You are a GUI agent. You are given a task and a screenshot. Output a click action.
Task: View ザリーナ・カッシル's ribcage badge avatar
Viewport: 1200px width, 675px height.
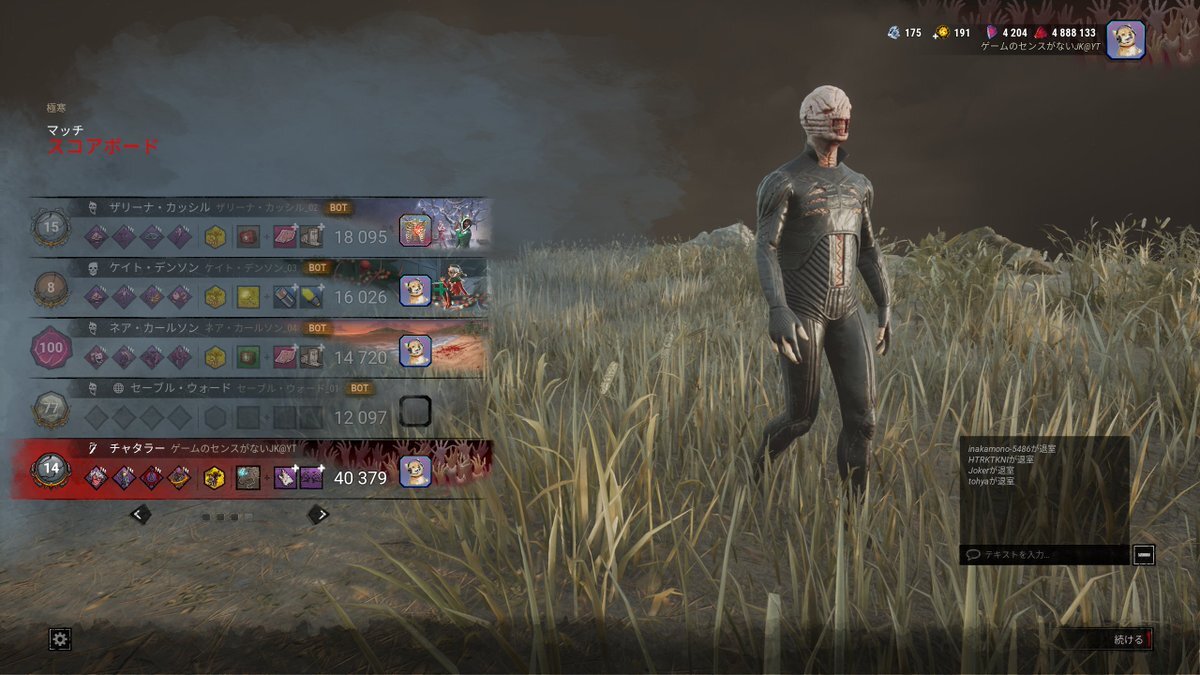coord(415,231)
